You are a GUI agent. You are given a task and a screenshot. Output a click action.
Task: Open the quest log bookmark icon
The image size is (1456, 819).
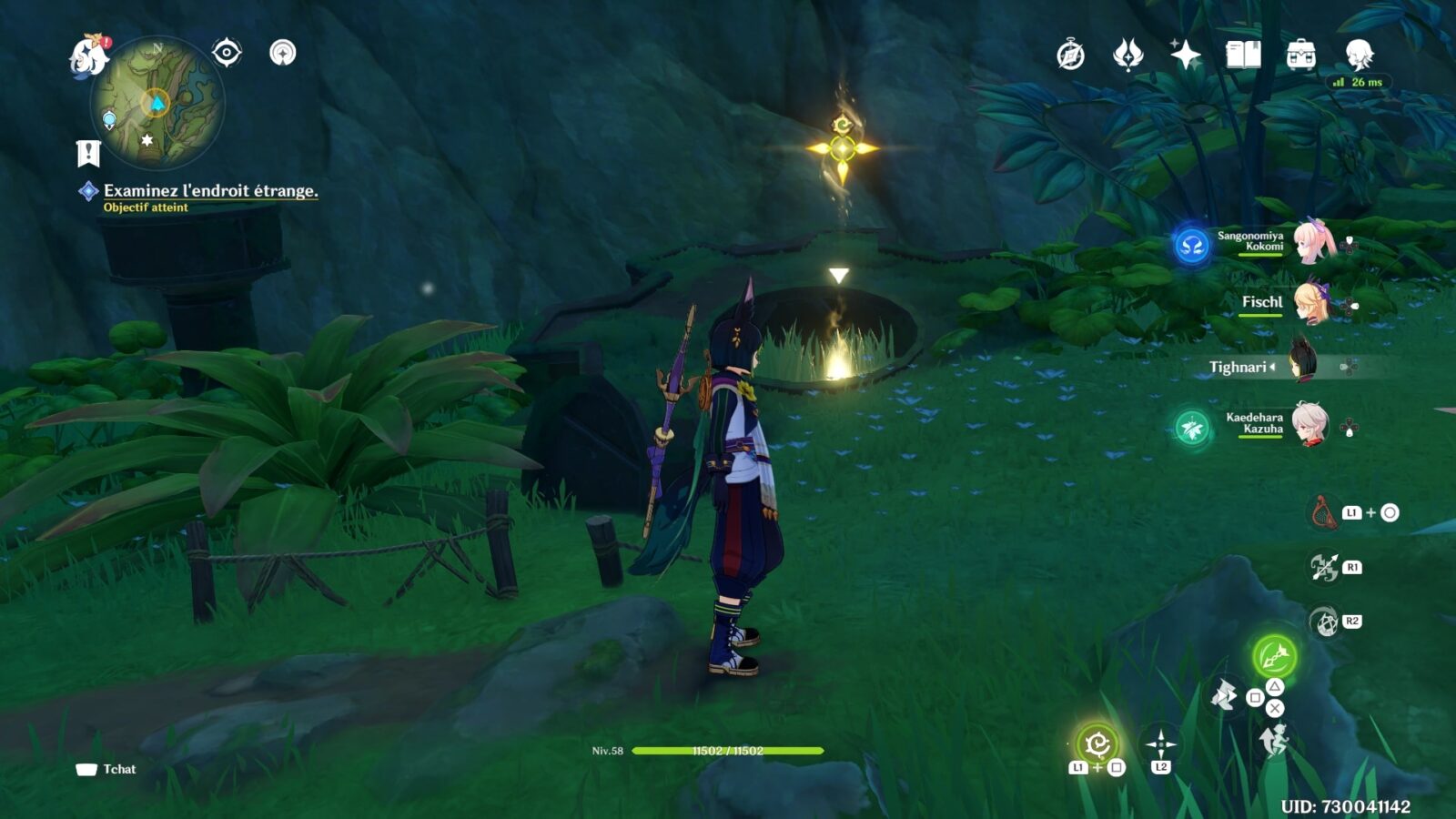pyautogui.click(x=88, y=153)
